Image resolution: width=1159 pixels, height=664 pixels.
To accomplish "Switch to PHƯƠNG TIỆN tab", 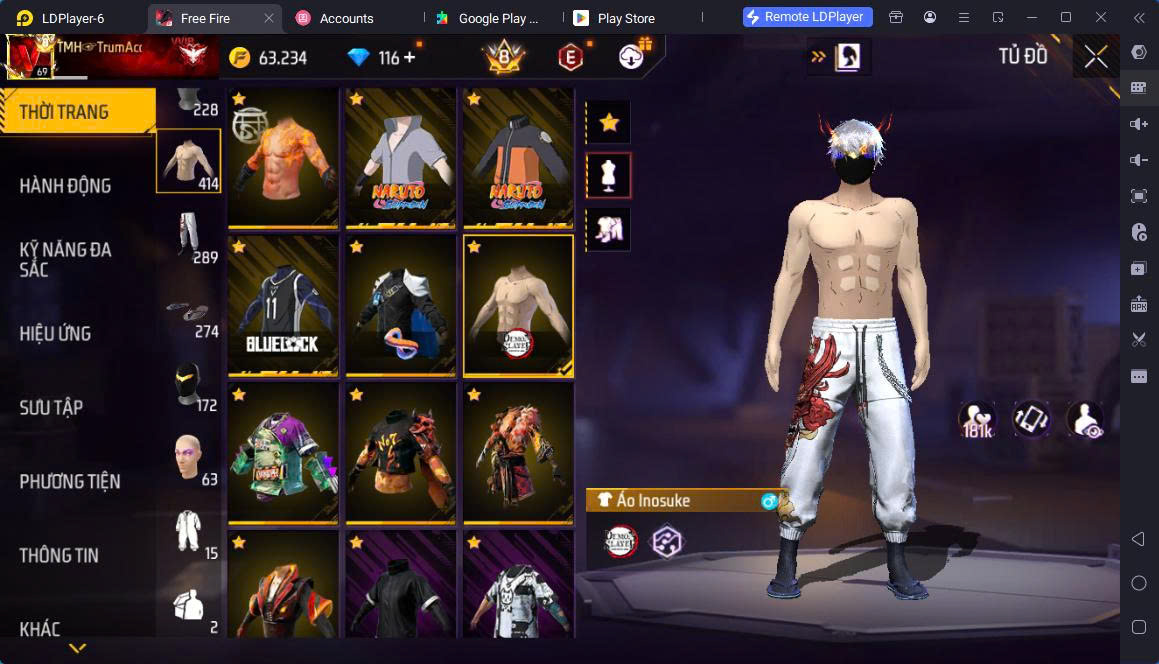I will tap(70, 482).
